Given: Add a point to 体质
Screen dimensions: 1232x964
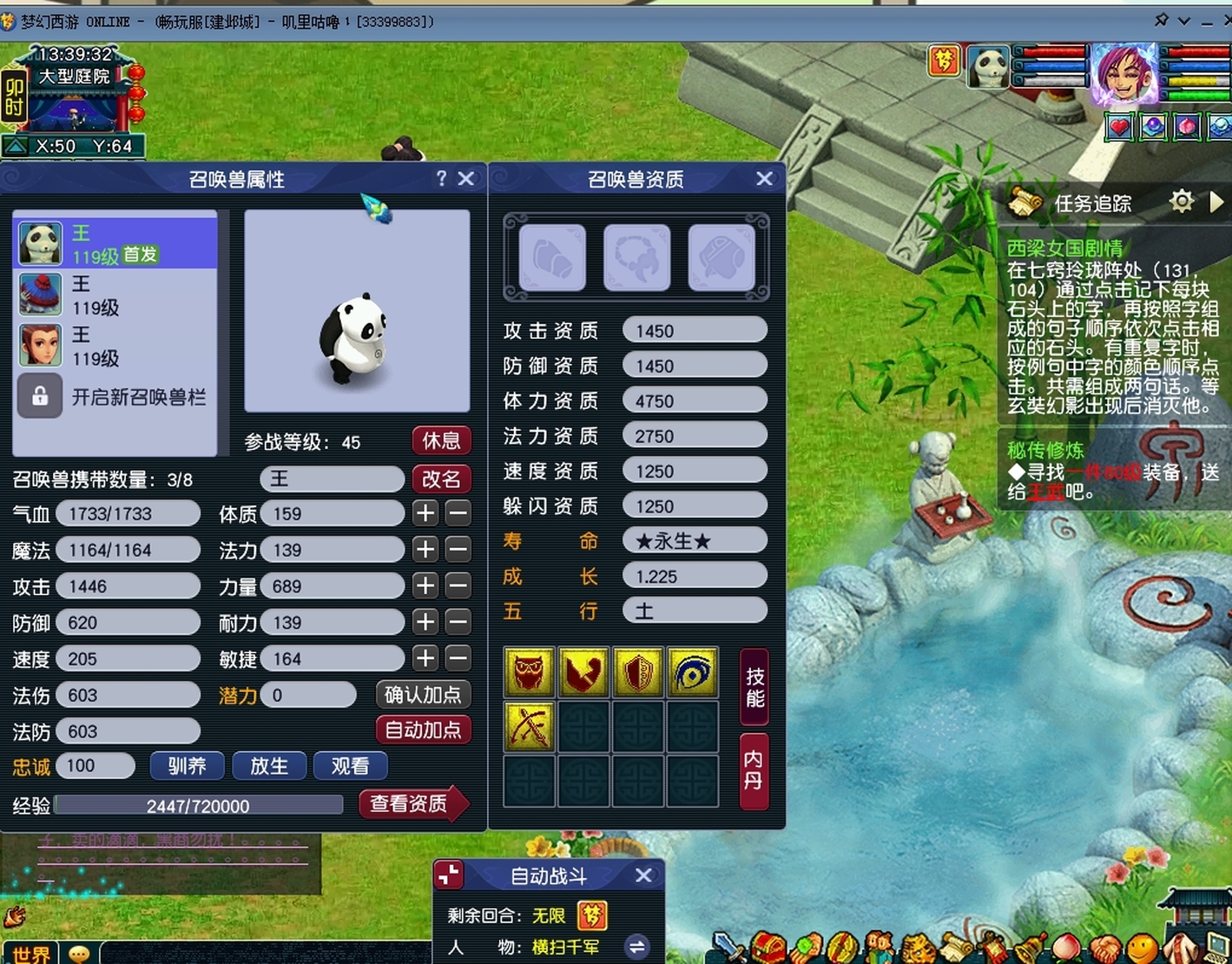Looking at the screenshot, I should 425,513.
